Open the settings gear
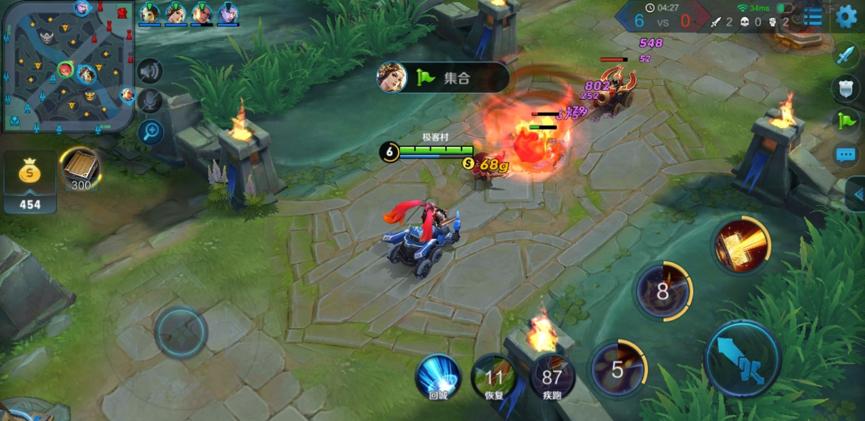 (847, 16)
